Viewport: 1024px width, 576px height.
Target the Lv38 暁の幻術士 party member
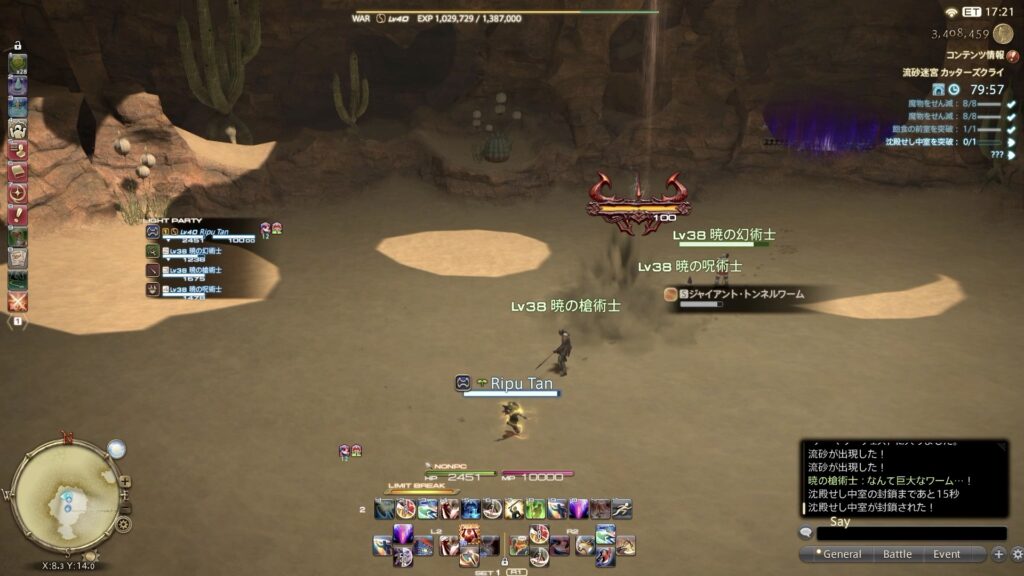[195, 252]
